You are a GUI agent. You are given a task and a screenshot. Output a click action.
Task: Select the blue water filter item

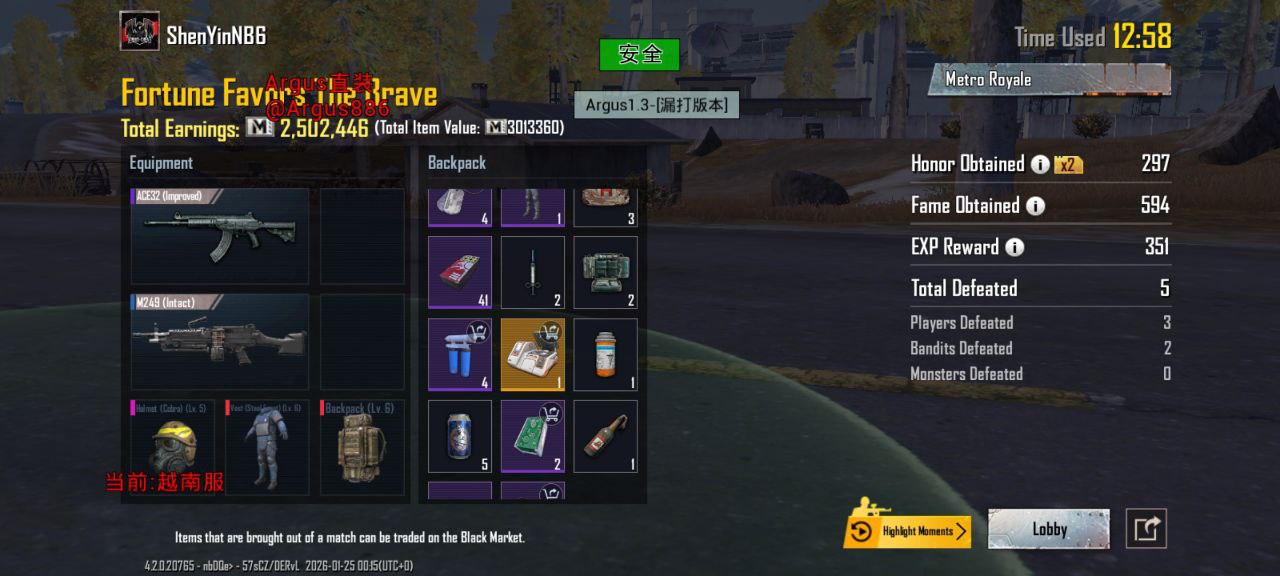click(x=460, y=354)
